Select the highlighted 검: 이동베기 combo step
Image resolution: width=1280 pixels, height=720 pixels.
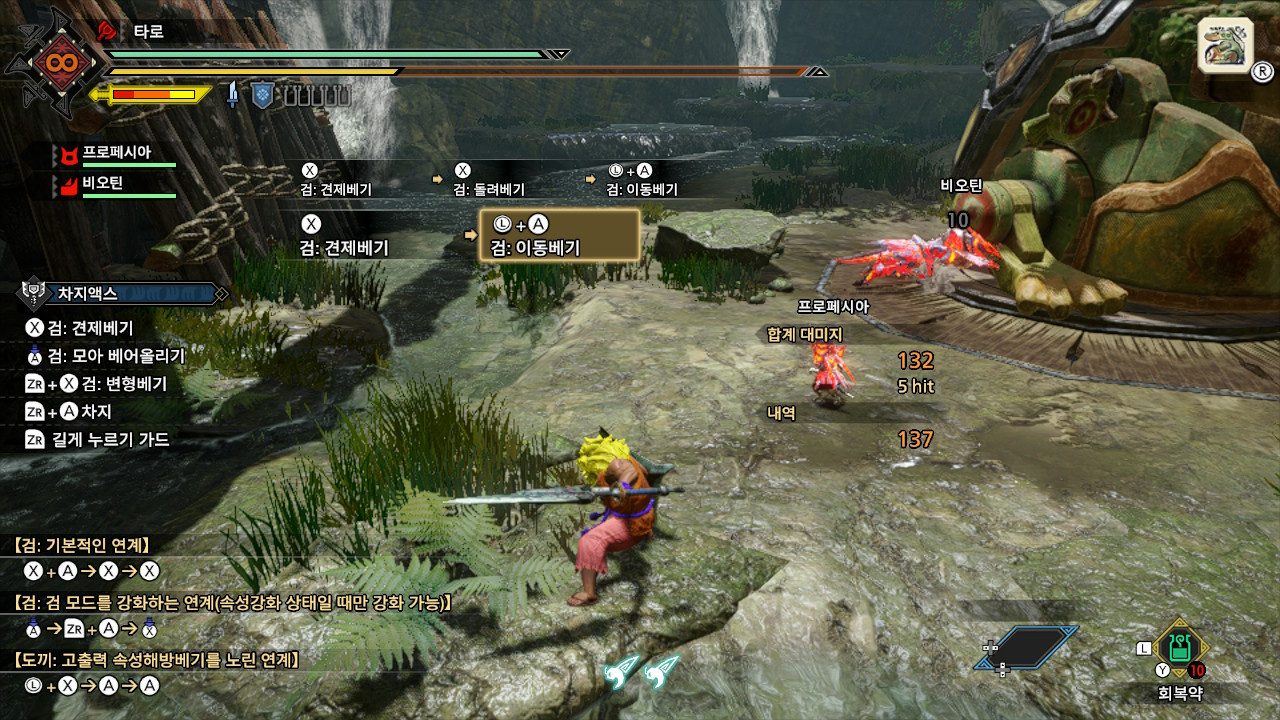pyautogui.click(x=559, y=236)
